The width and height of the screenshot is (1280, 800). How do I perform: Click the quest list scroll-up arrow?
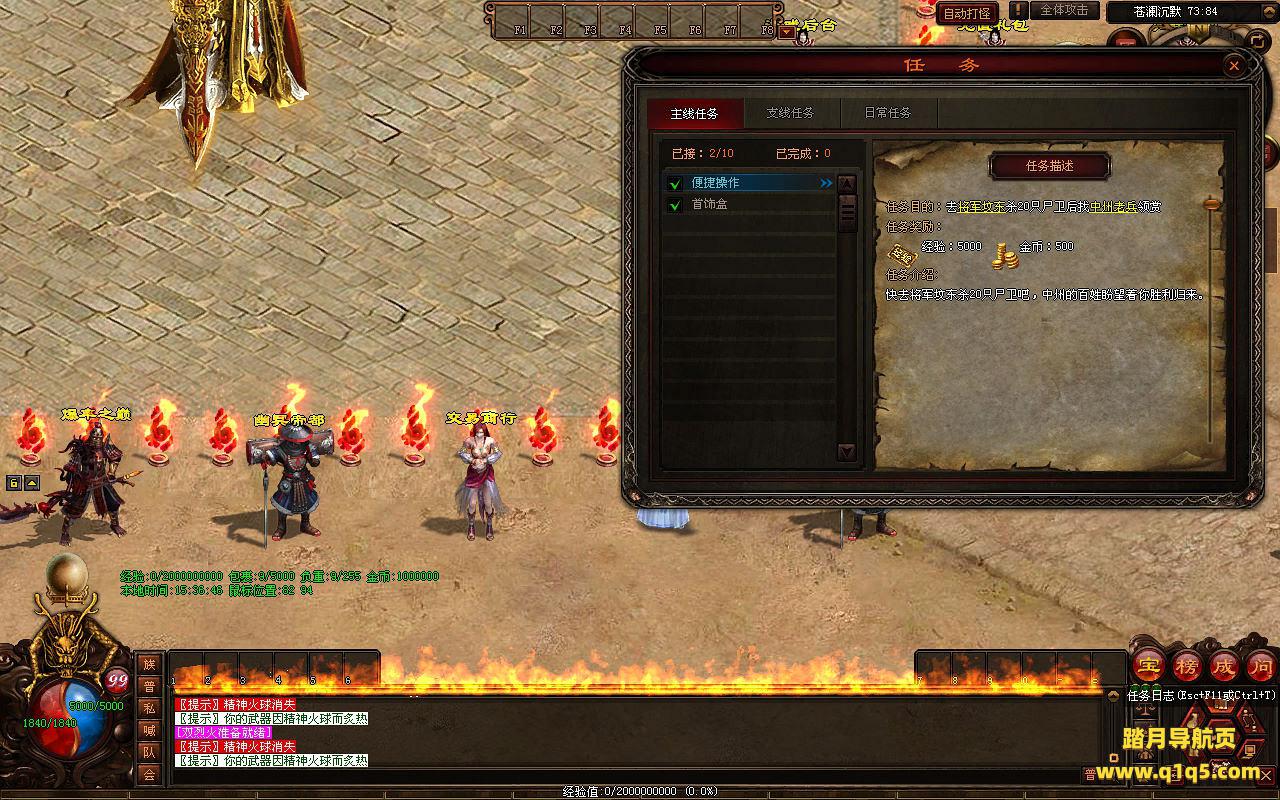pos(847,184)
